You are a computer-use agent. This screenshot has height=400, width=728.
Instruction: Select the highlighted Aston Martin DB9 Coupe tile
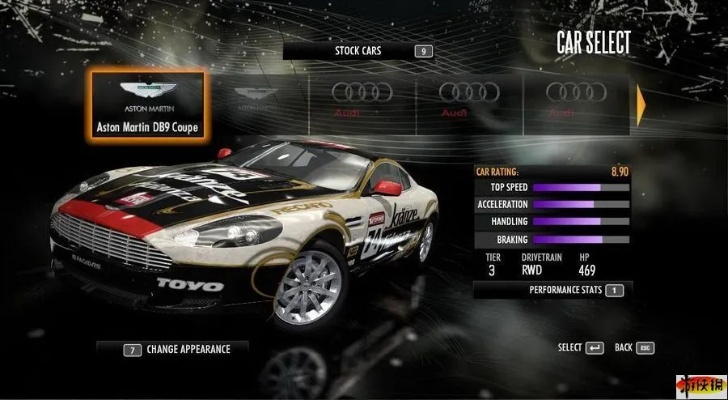(147, 105)
